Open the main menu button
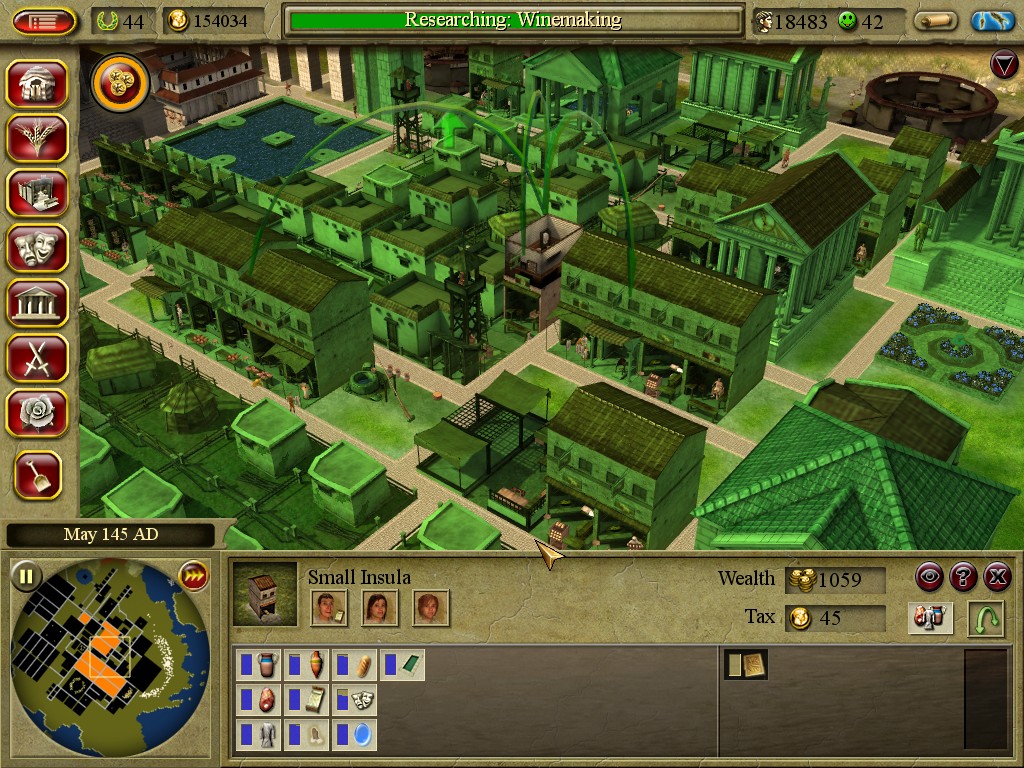 point(43,21)
